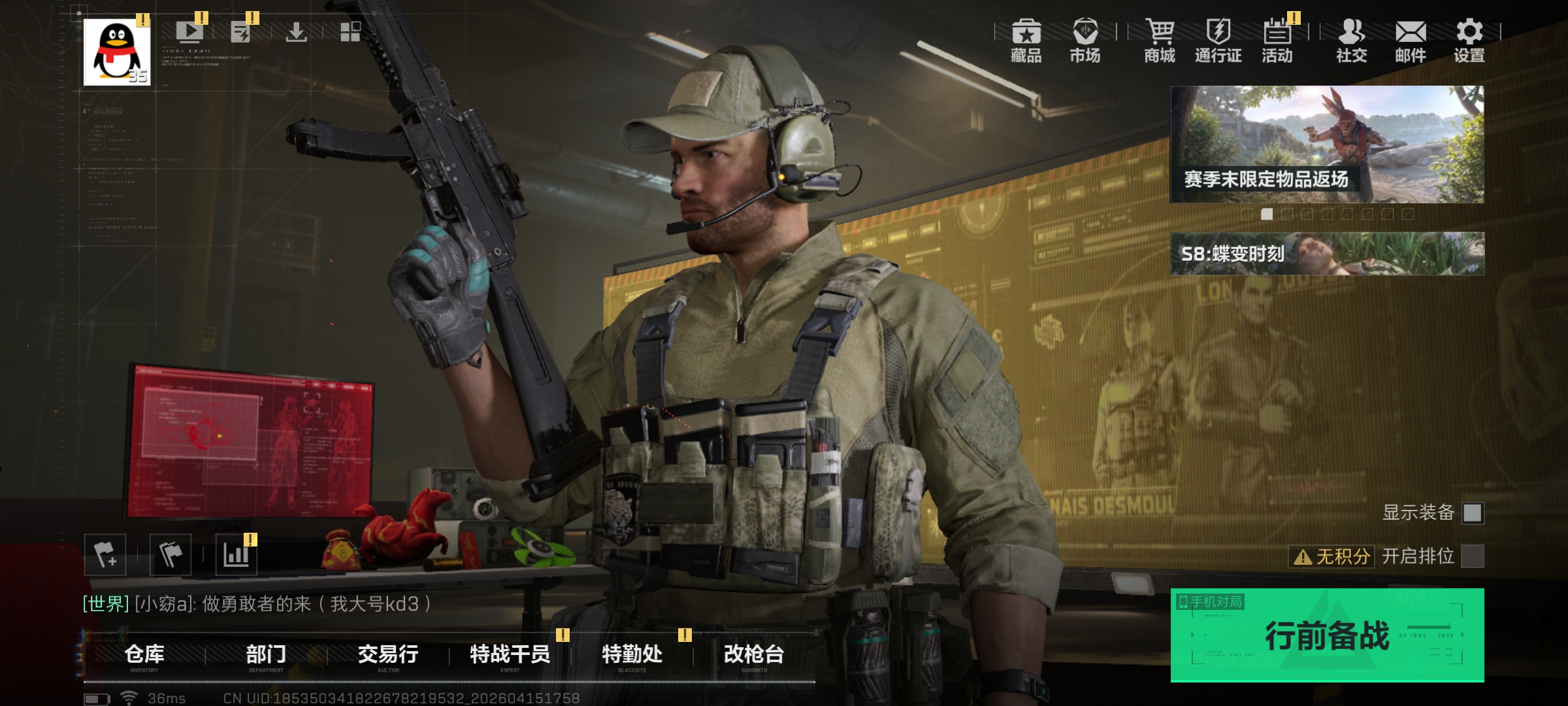Open 设置 settings gear
The height and width of the screenshot is (706, 1568).
[x=1469, y=41]
